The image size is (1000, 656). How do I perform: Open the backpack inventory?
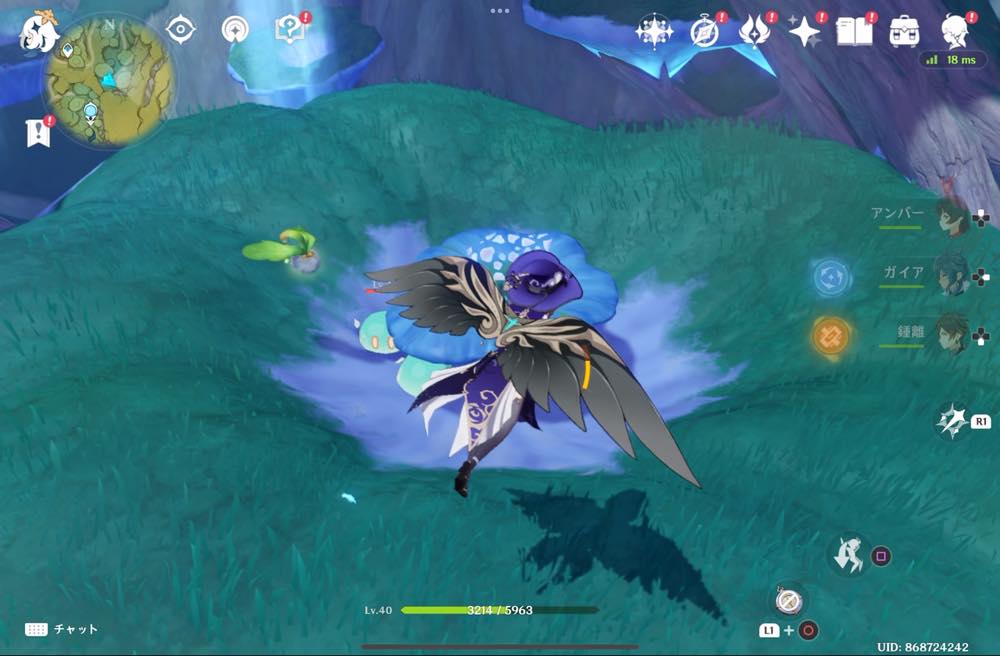[x=905, y=31]
